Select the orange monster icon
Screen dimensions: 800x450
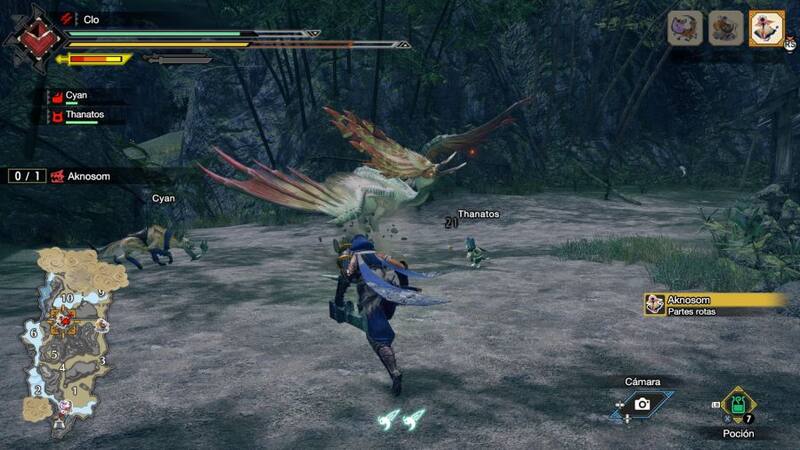pyautogui.click(x=726, y=28)
